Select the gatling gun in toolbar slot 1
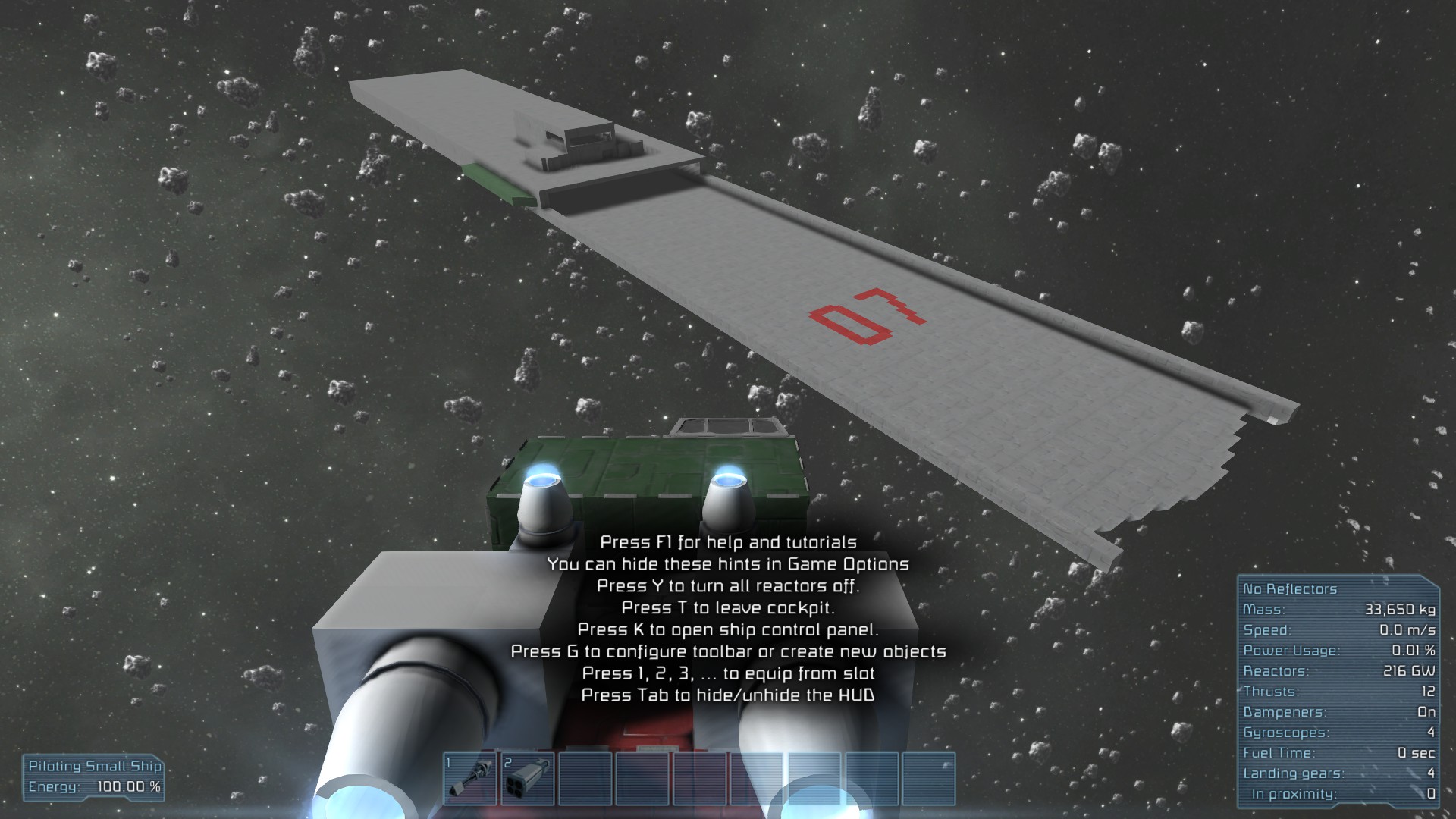Image resolution: width=1456 pixels, height=819 pixels. point(470,779)
